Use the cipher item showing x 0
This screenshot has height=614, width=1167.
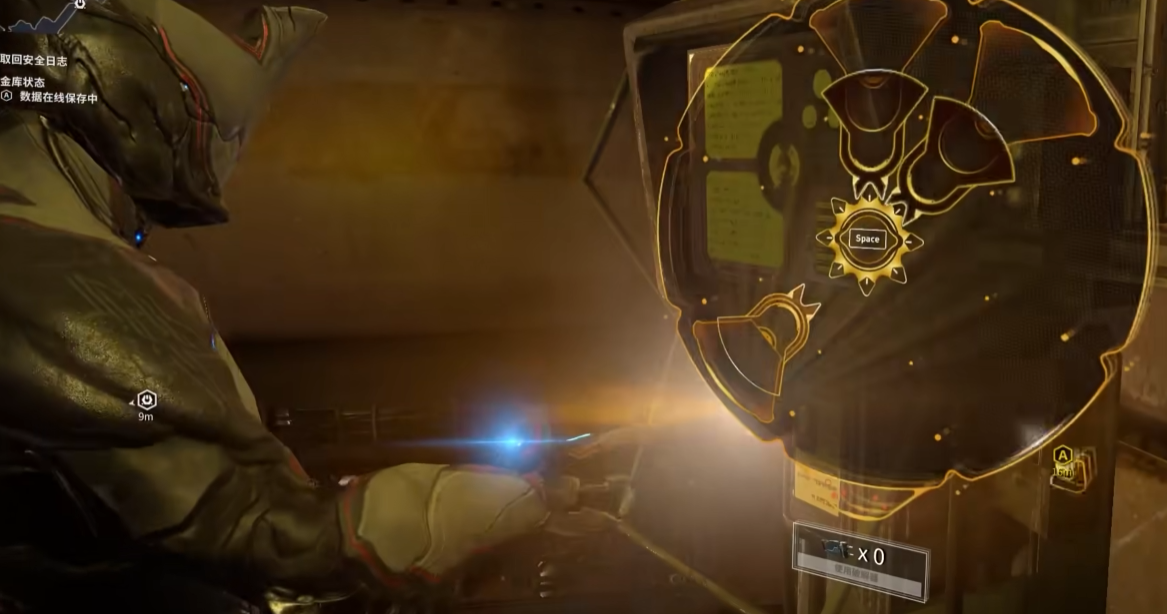(x=860, y=559)
